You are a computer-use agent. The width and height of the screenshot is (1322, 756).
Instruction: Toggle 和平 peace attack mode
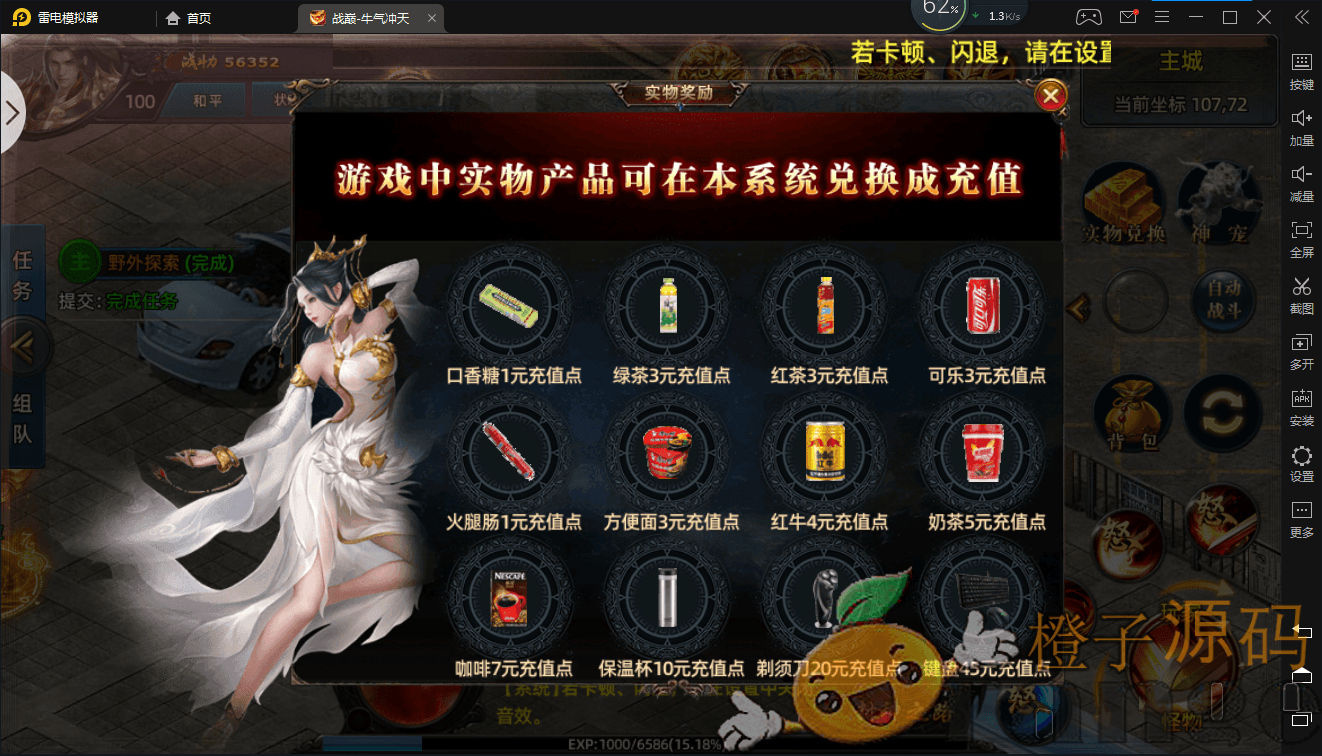pyautogui.click(x=206, y=100)
